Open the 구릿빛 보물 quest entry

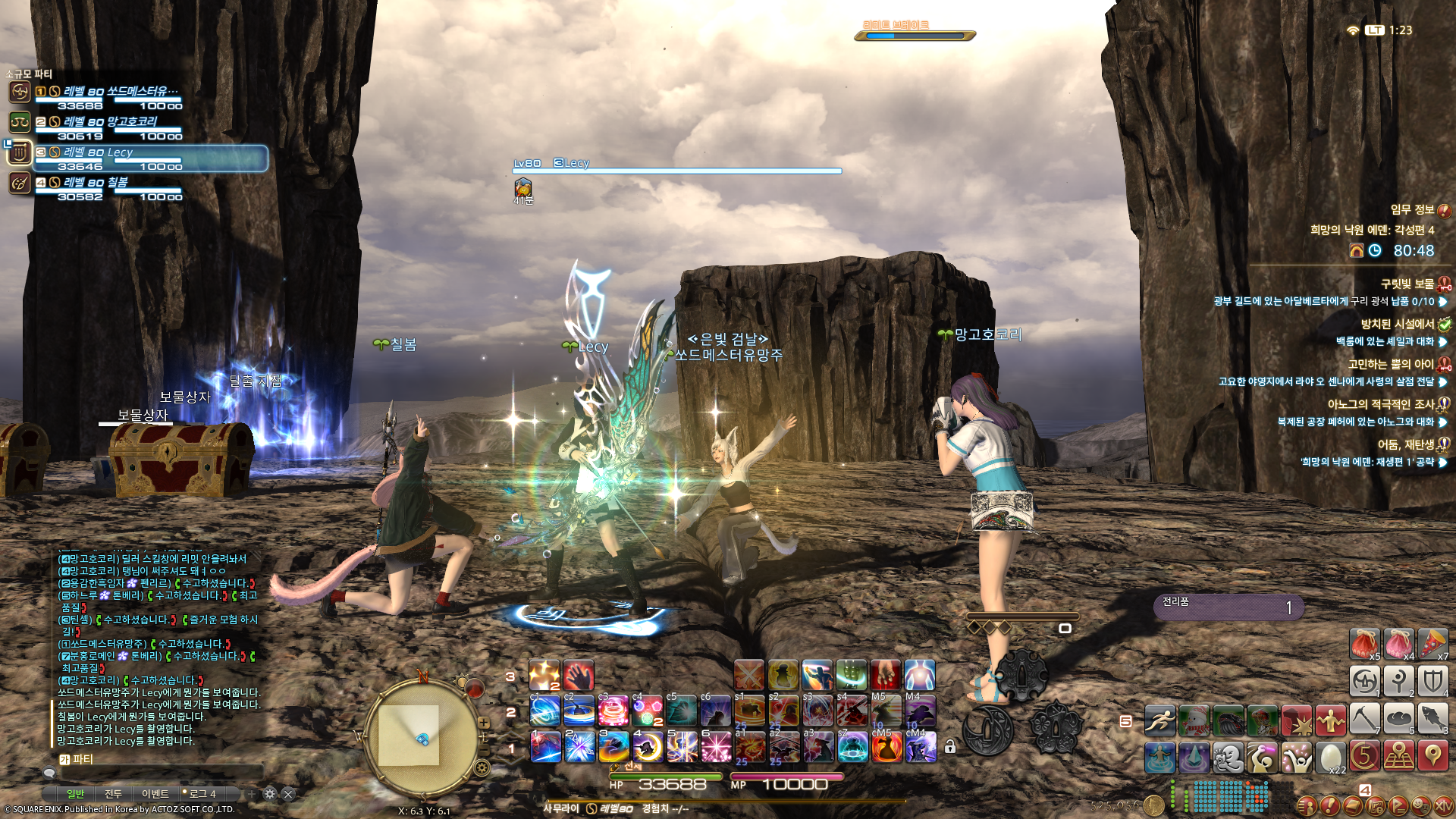point(1407,284)
